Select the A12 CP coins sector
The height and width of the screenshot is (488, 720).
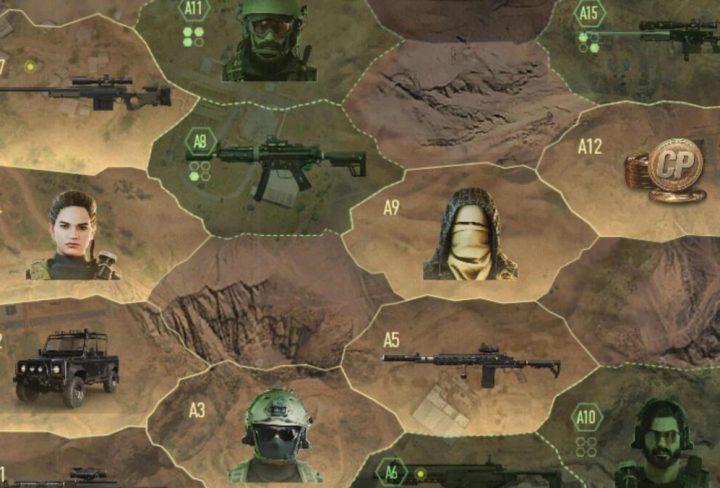[660, 168]
